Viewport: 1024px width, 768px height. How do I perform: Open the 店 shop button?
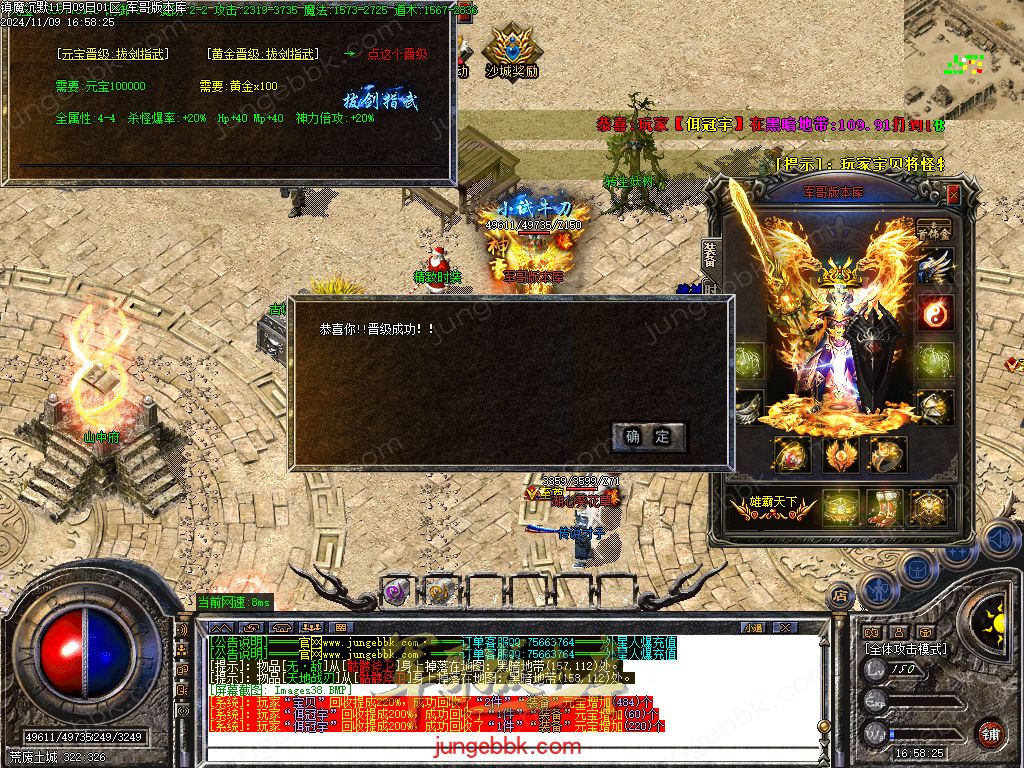pyautogui.click(x=840, y=594)
